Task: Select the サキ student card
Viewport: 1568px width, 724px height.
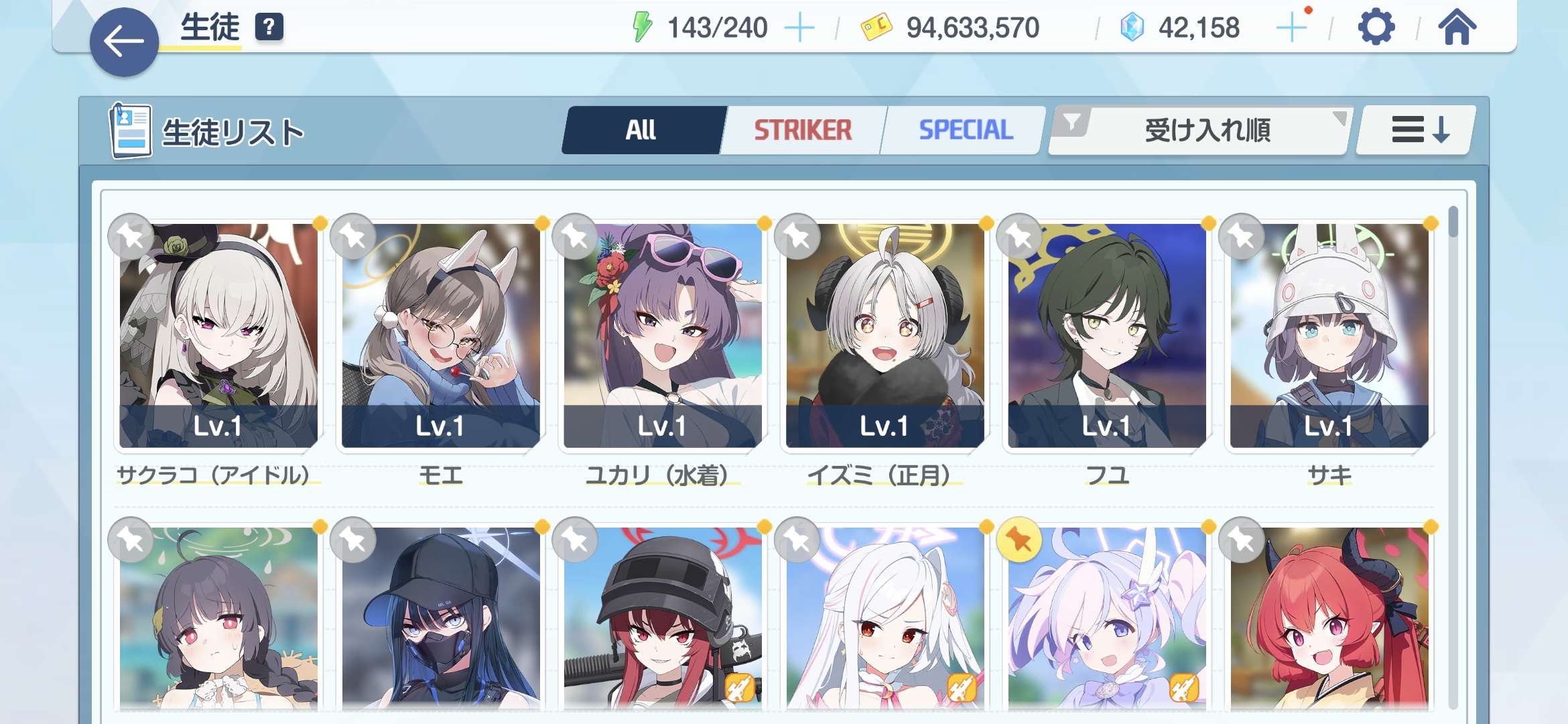Action: coord(1329,335)
